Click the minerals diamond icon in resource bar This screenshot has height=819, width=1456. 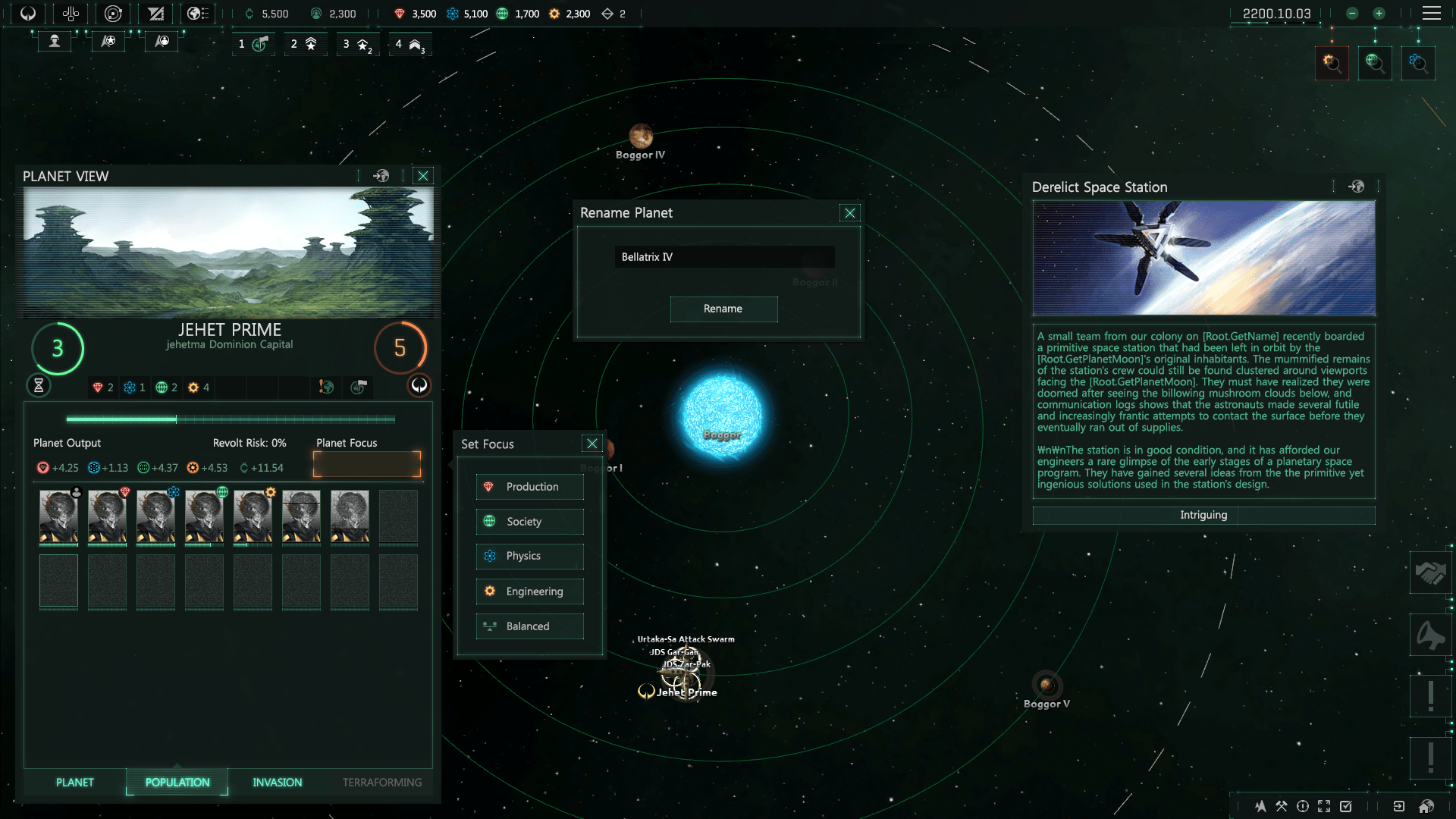pyautogui.click(x=398, y=13)
